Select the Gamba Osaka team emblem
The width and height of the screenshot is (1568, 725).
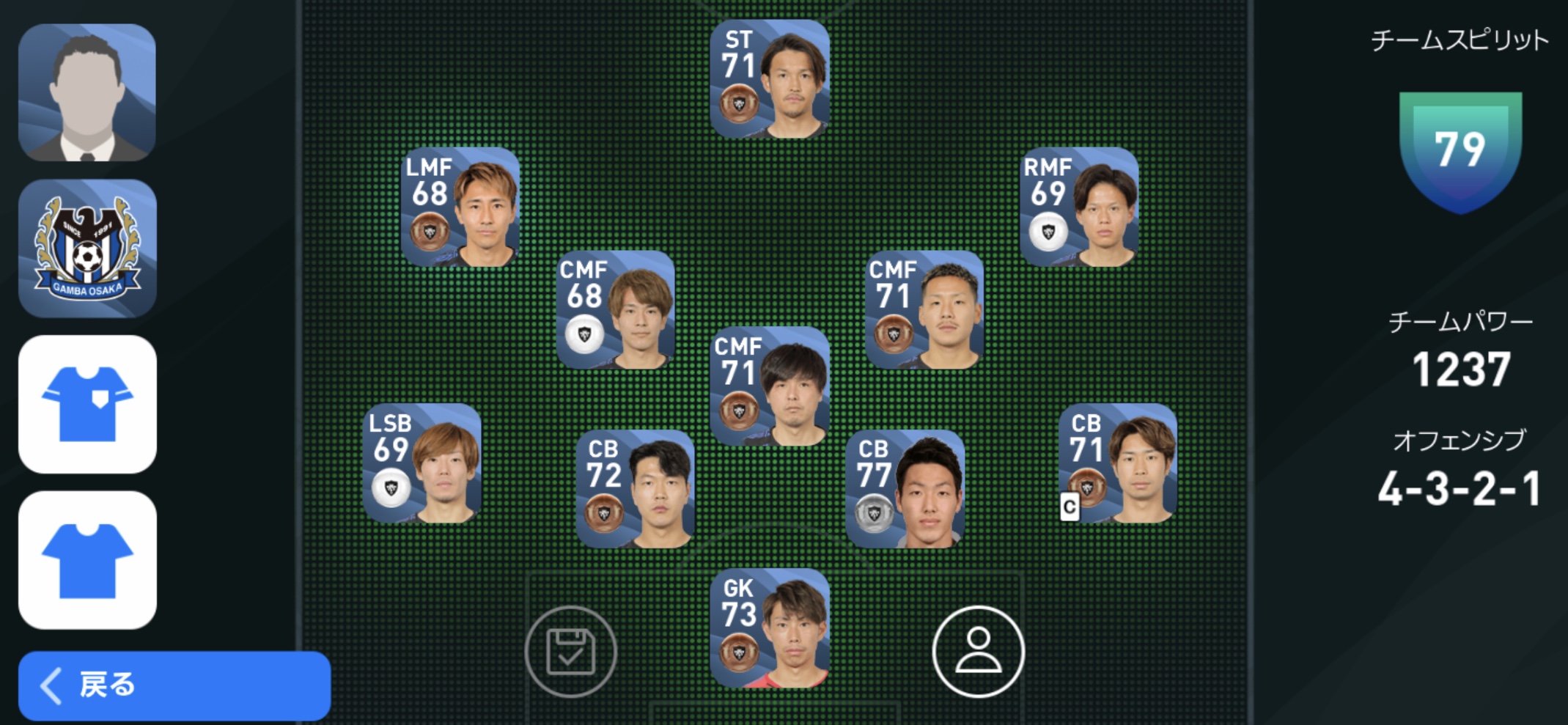click(x=87, y=249)
